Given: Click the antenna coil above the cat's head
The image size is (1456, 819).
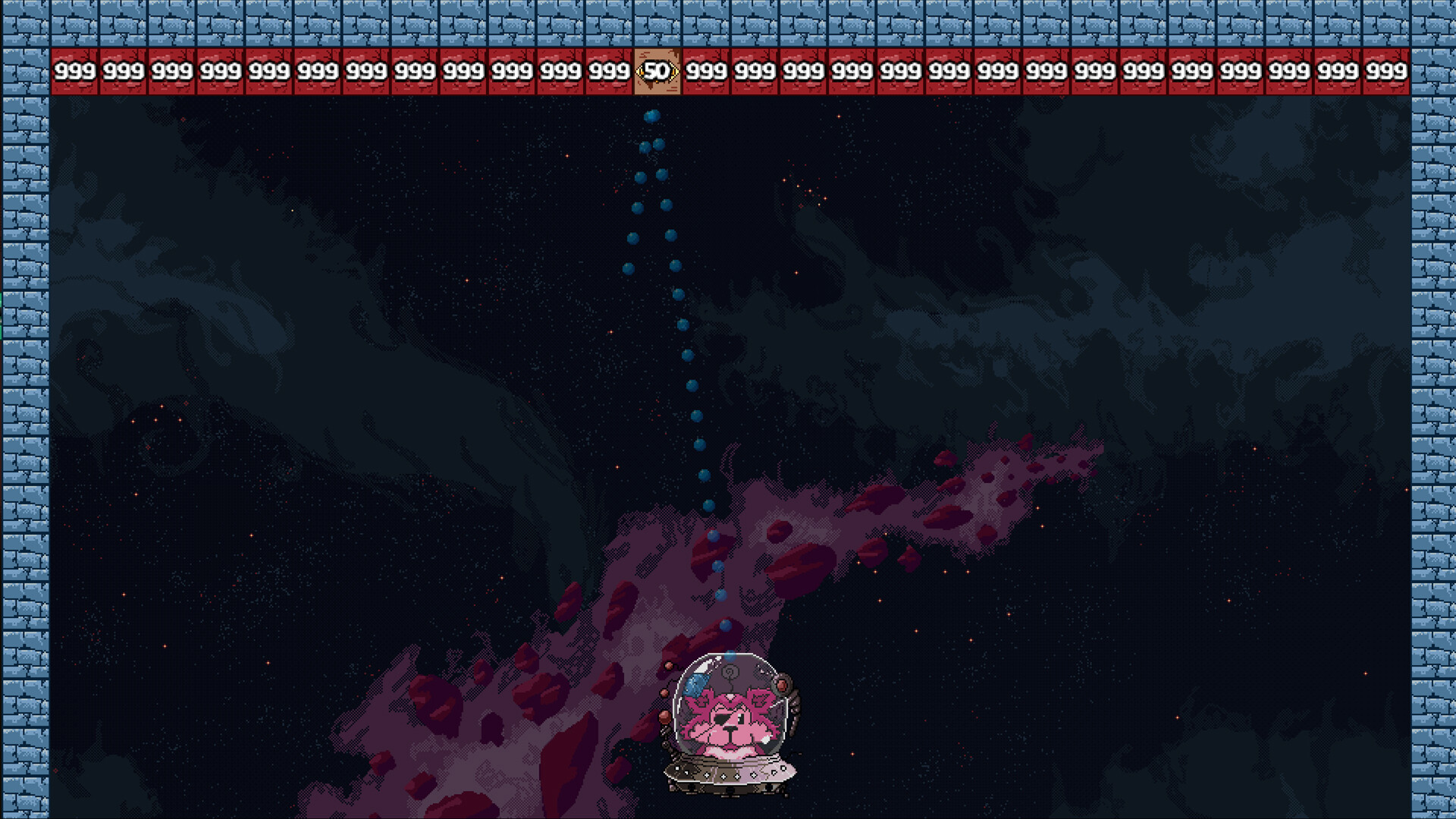Looking at the screenshot, I should pos(729,673).
